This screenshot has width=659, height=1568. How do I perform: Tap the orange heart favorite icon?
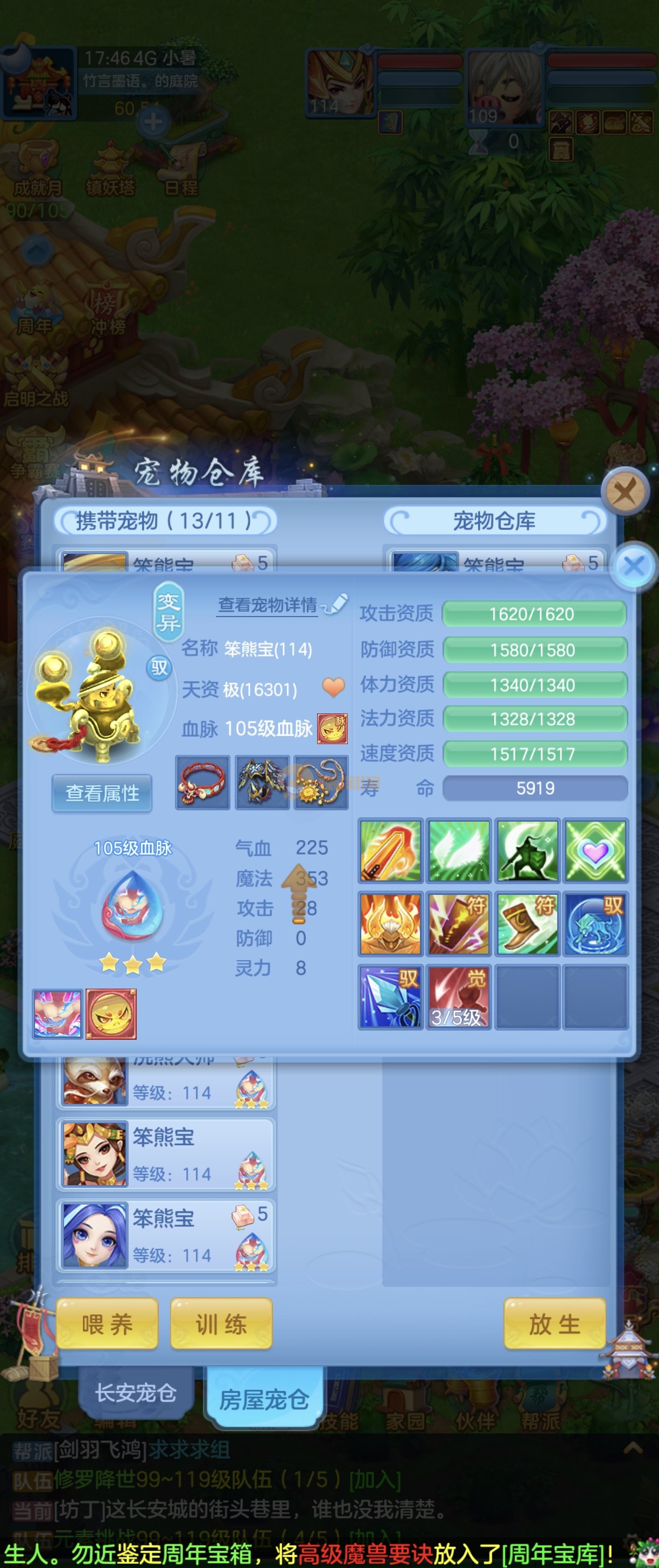click(x=333, y=688)
